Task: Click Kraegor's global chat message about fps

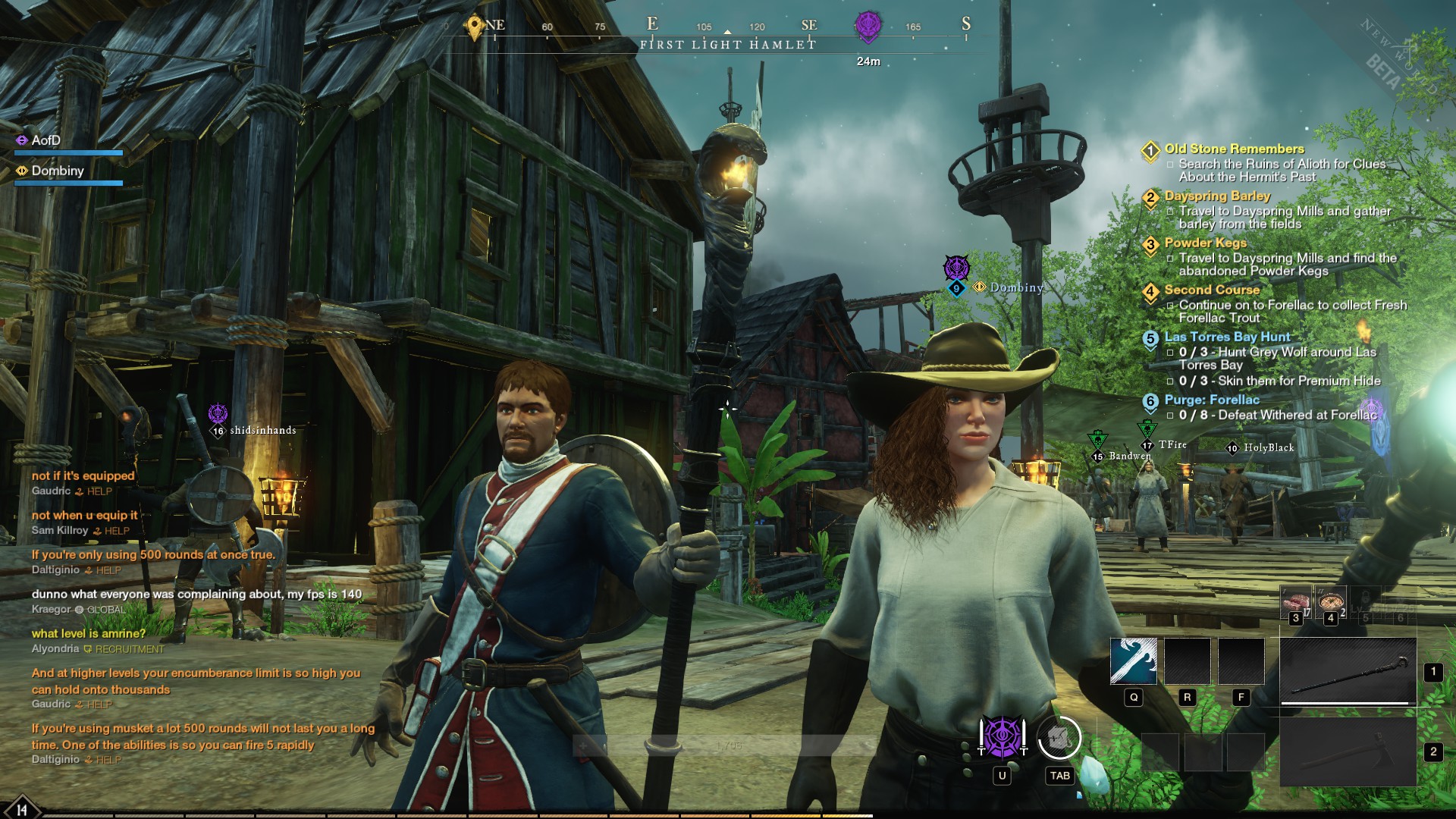Action: (196, 595)
